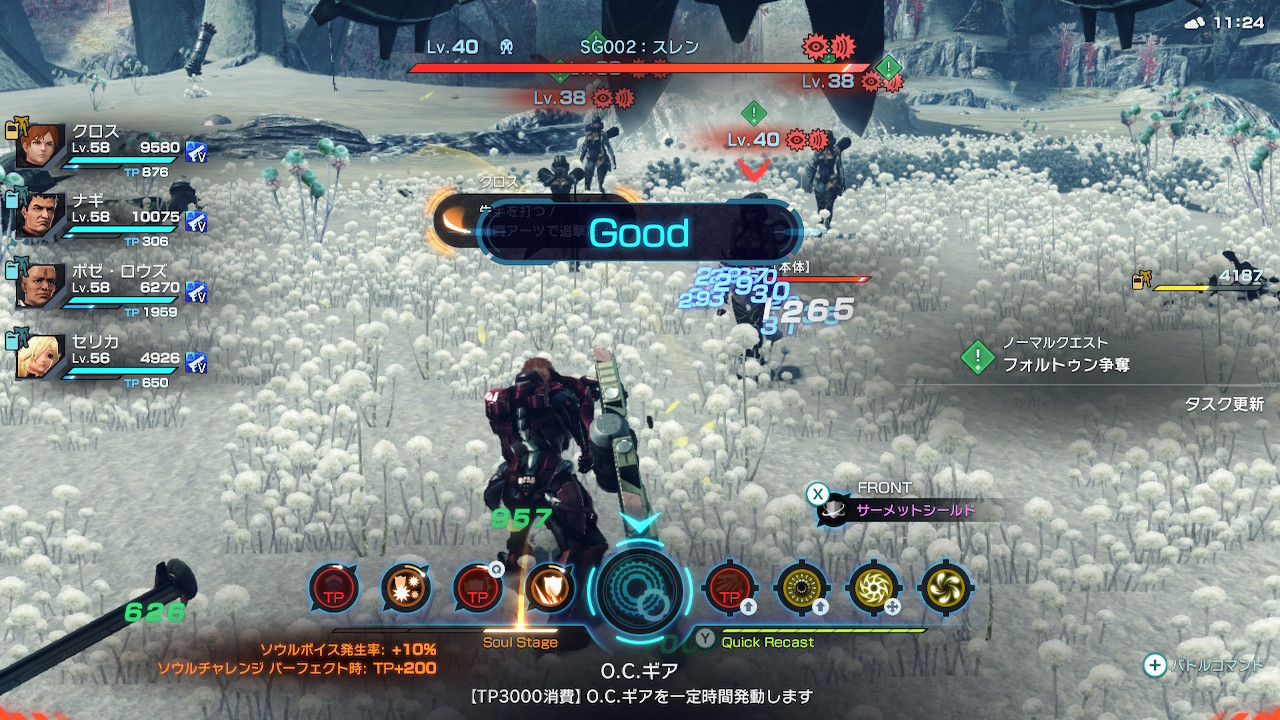Viewport: 1280px width, 720px height.
Task: Select the shield with slashes art
Action: pos(549,588)
